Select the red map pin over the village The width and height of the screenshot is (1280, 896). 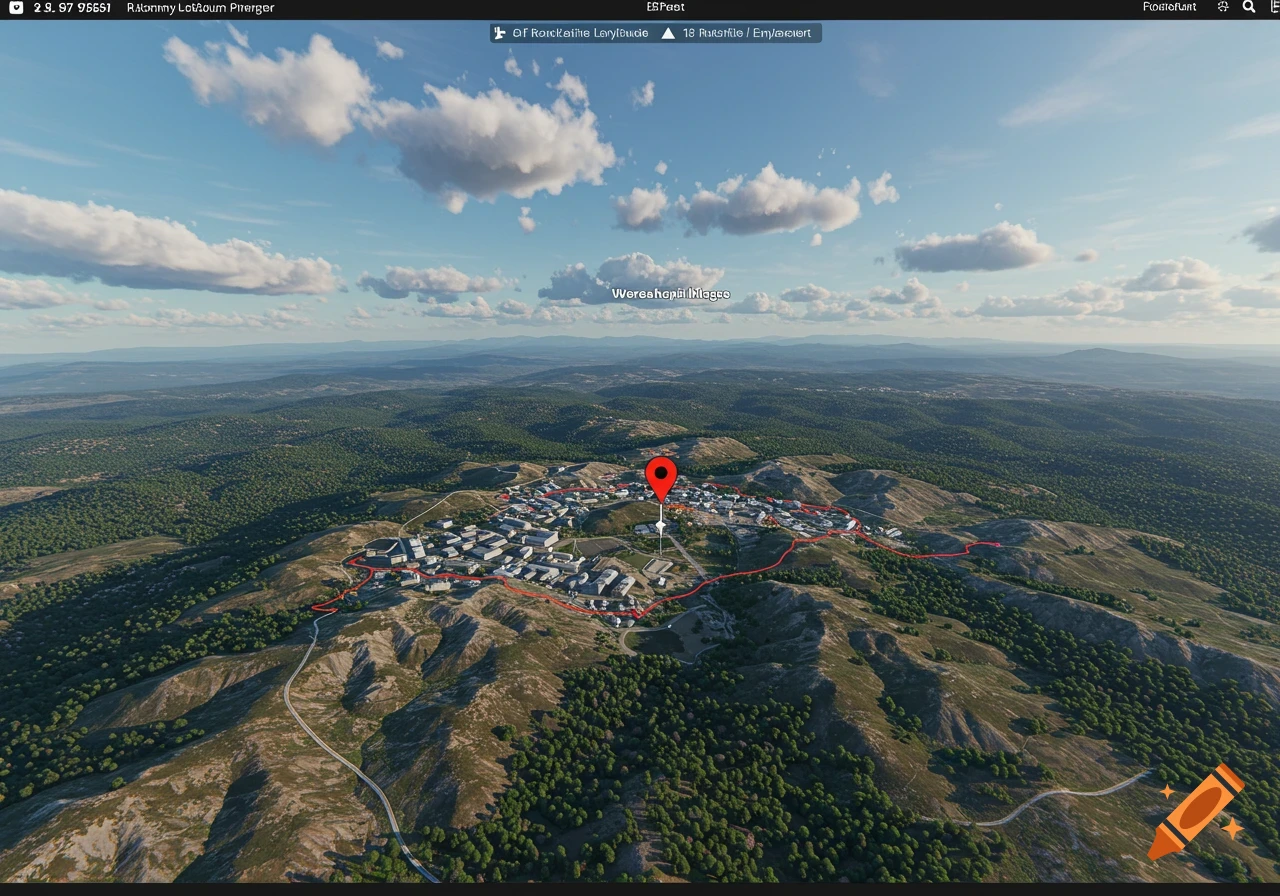pyautogui.click(x=663, y=478)
